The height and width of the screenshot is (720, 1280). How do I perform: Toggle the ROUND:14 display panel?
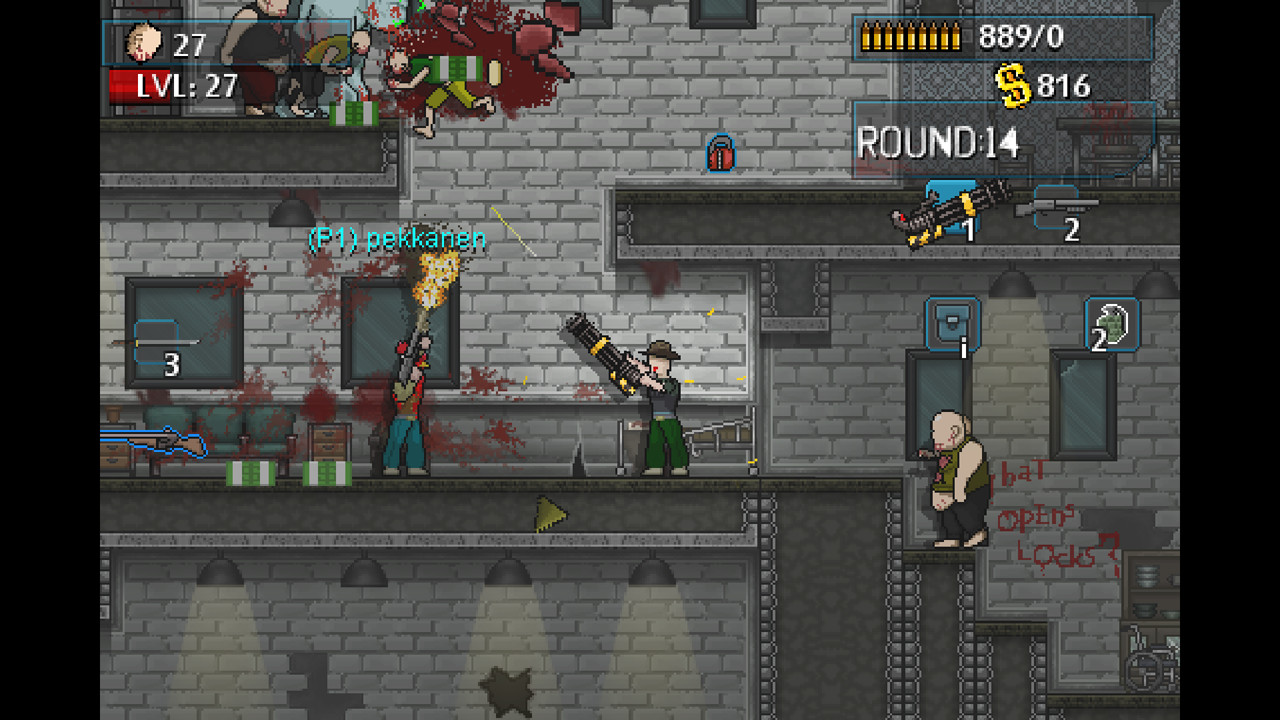pyautogui.click(x=940, y=140)
